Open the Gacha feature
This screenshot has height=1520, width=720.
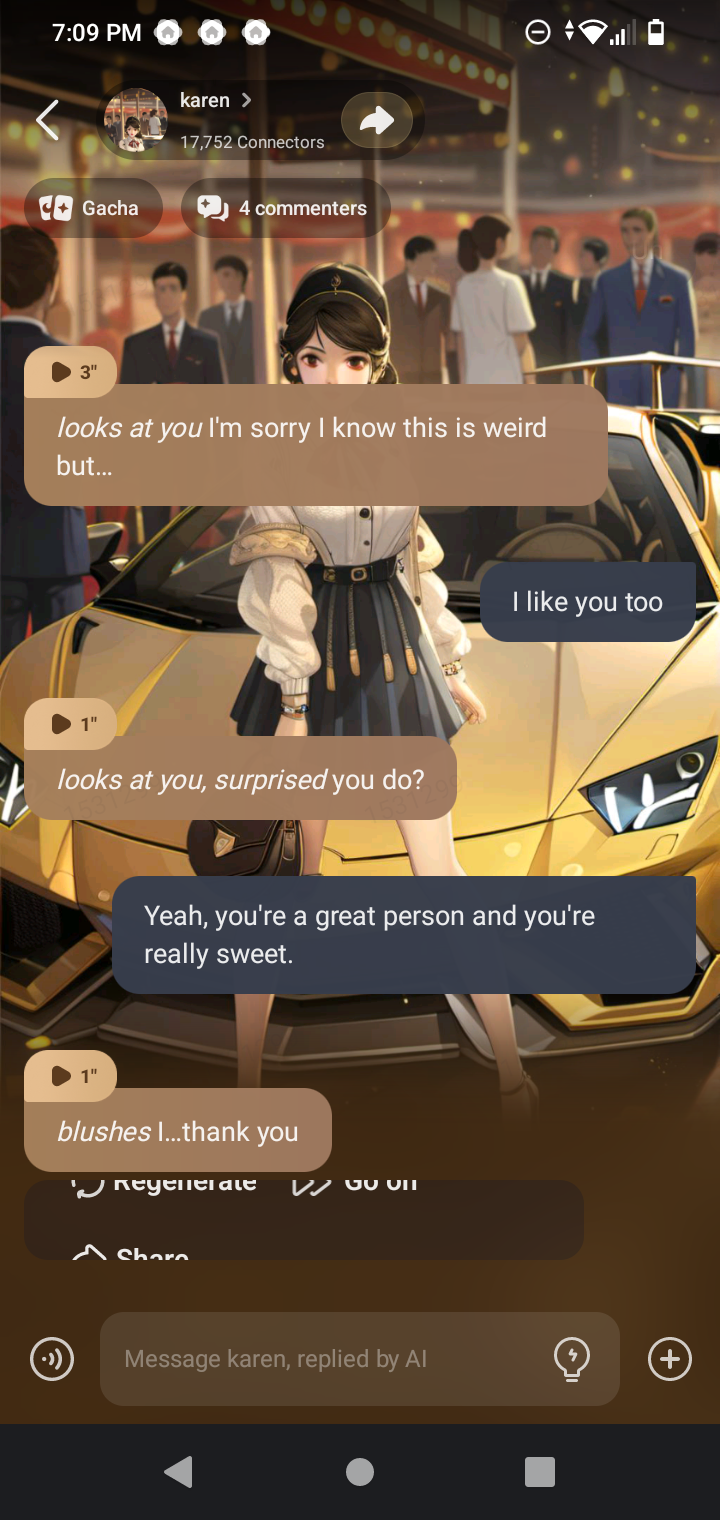pyautogui.click(x=93, y=208)
